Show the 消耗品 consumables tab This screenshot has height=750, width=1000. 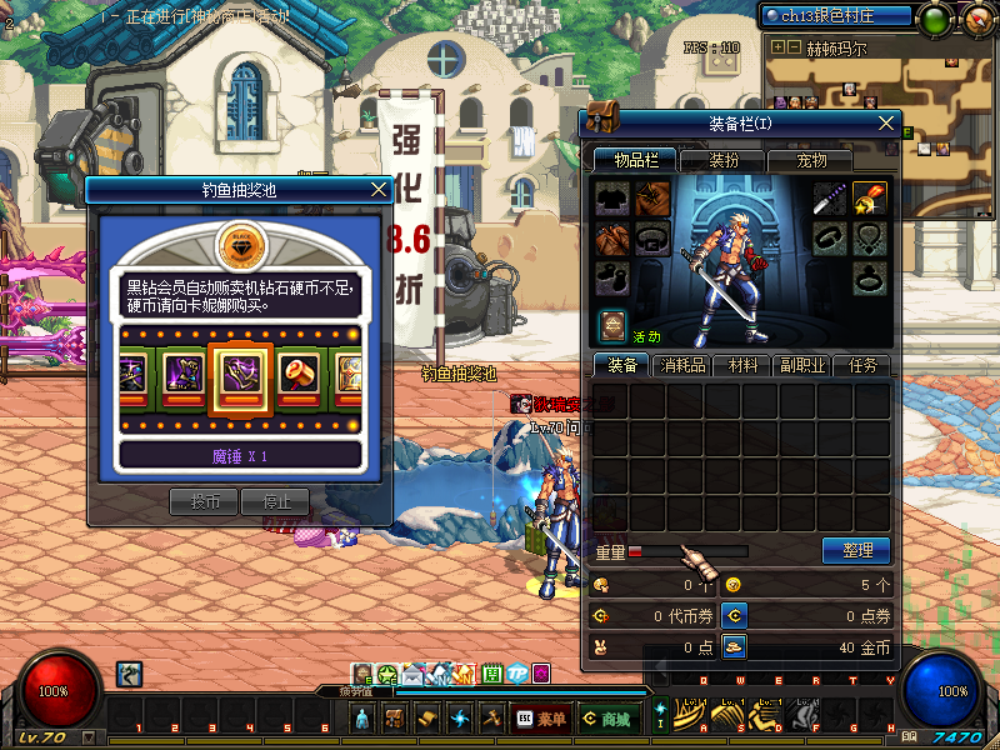(683, 366)
